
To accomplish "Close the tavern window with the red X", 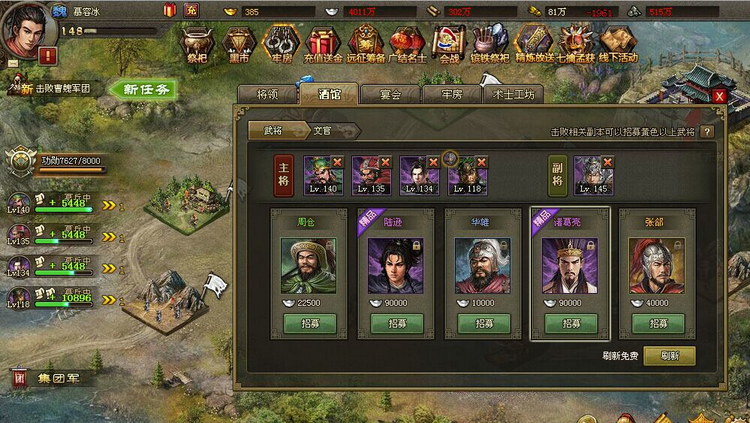I will coord(720,95).
